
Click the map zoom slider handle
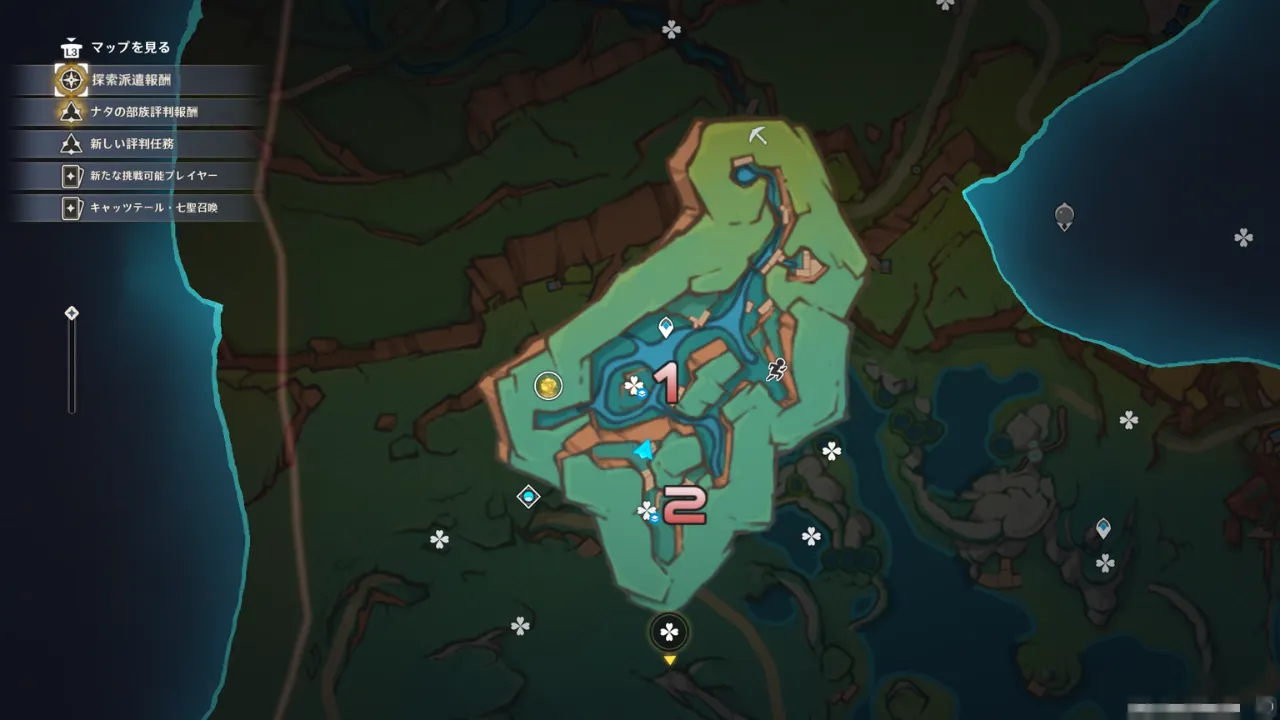coord(72,314)
